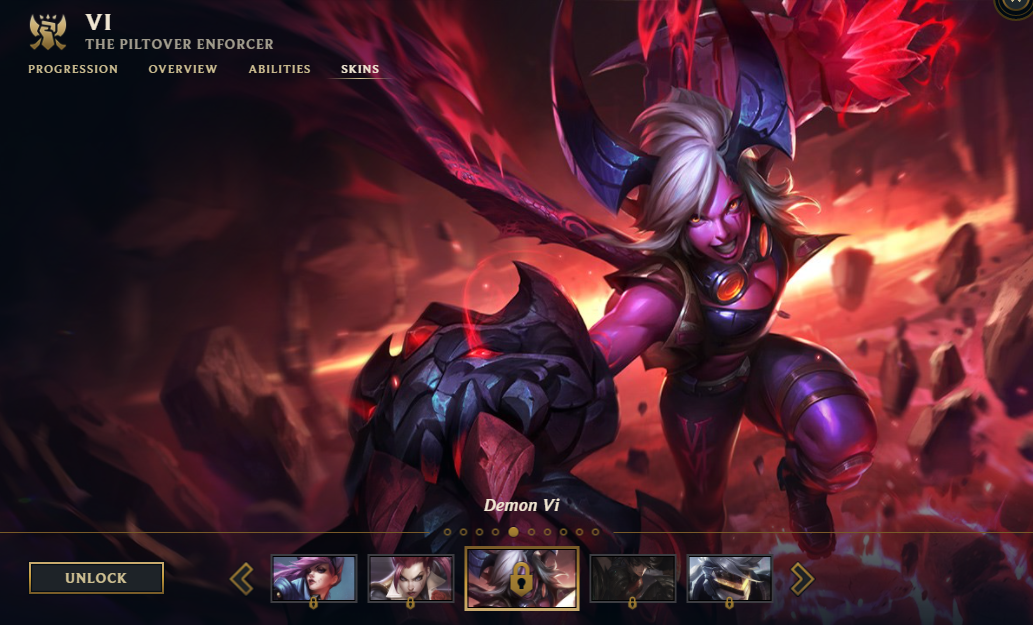Go to previous skins with left arrow
Image resolution: width=1033 pixels, height=625 pixels.
241,578
